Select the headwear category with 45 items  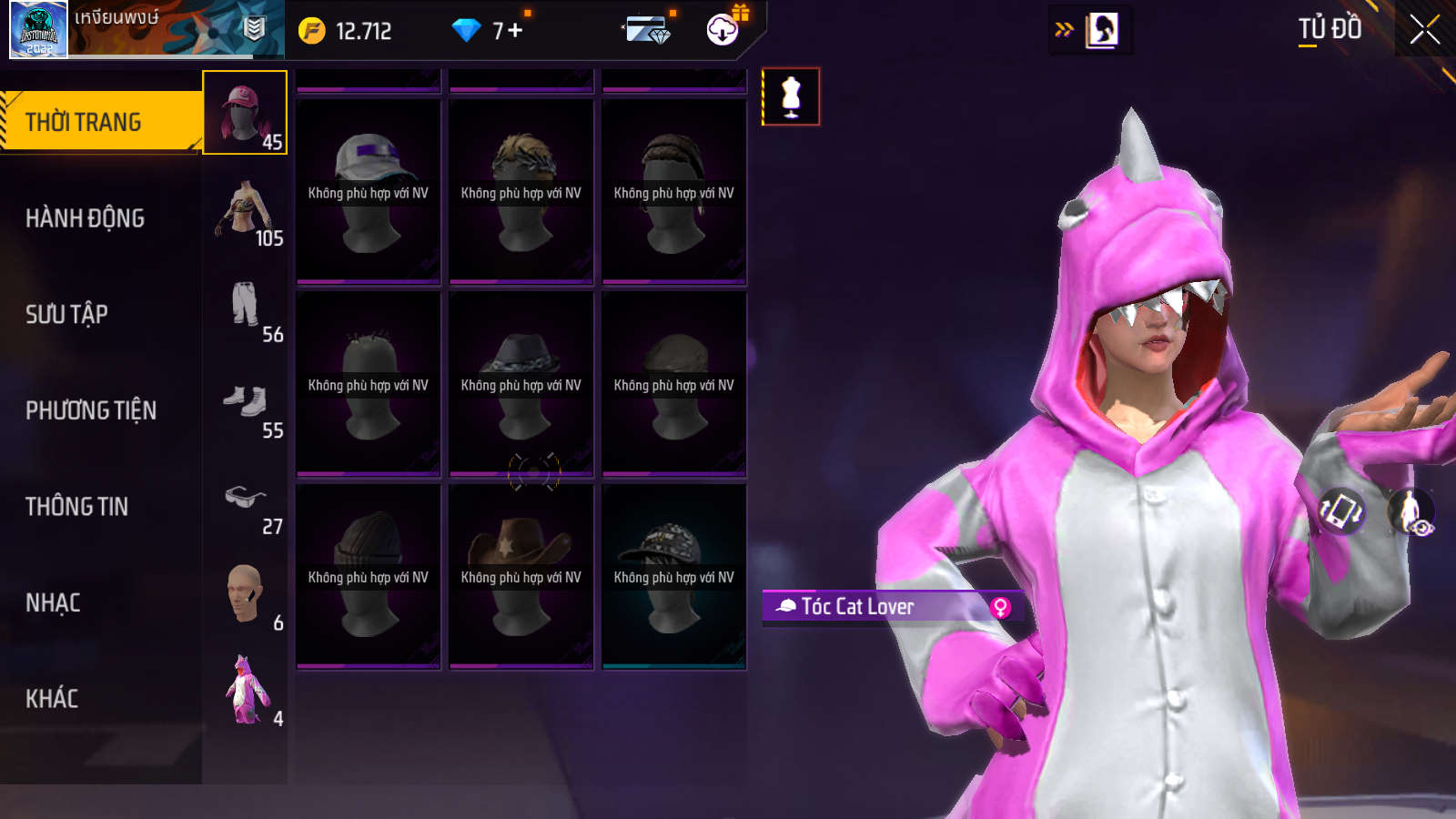245,113
